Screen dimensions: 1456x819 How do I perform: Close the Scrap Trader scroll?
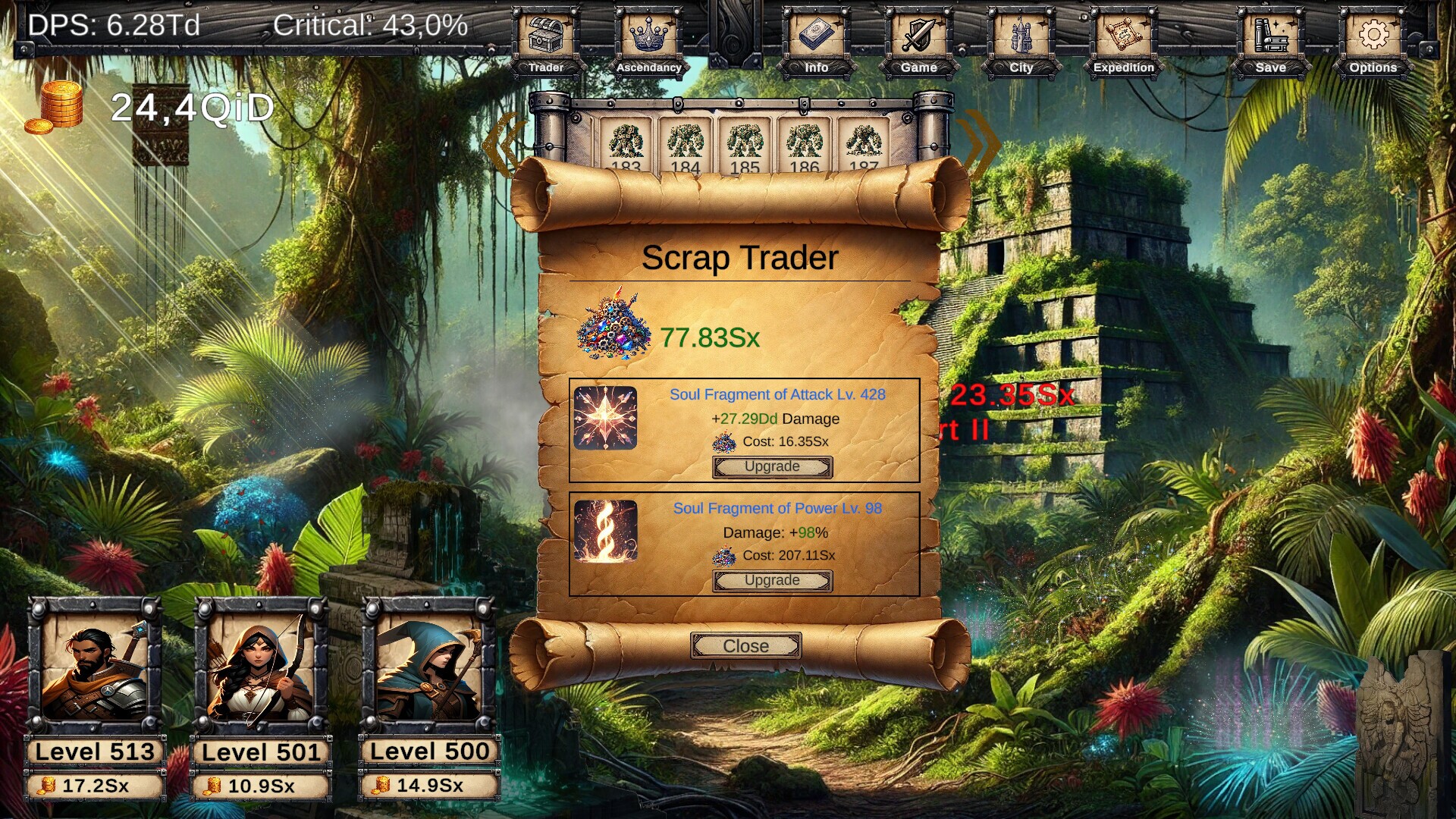pyautogui.click(x=745, y=646)
